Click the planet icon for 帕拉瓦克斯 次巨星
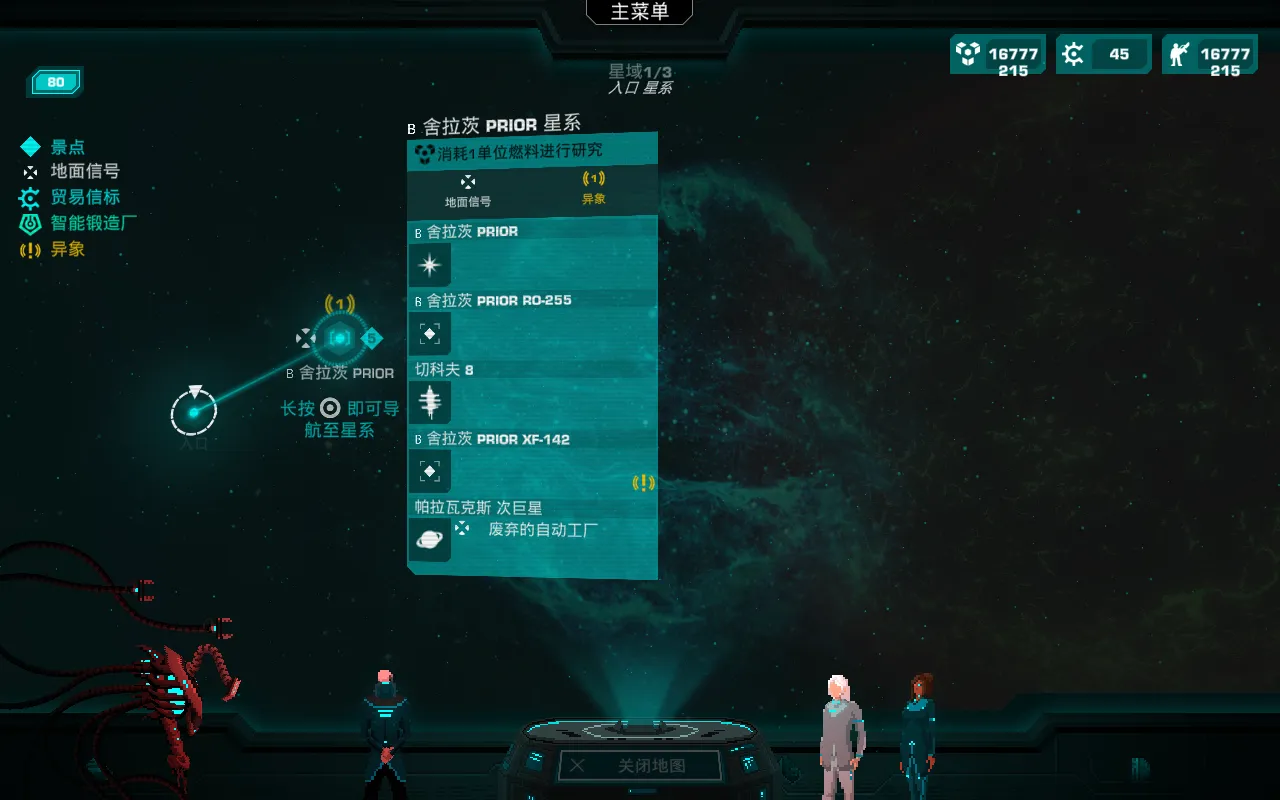 pyautogui.click(x=429, y=539)
